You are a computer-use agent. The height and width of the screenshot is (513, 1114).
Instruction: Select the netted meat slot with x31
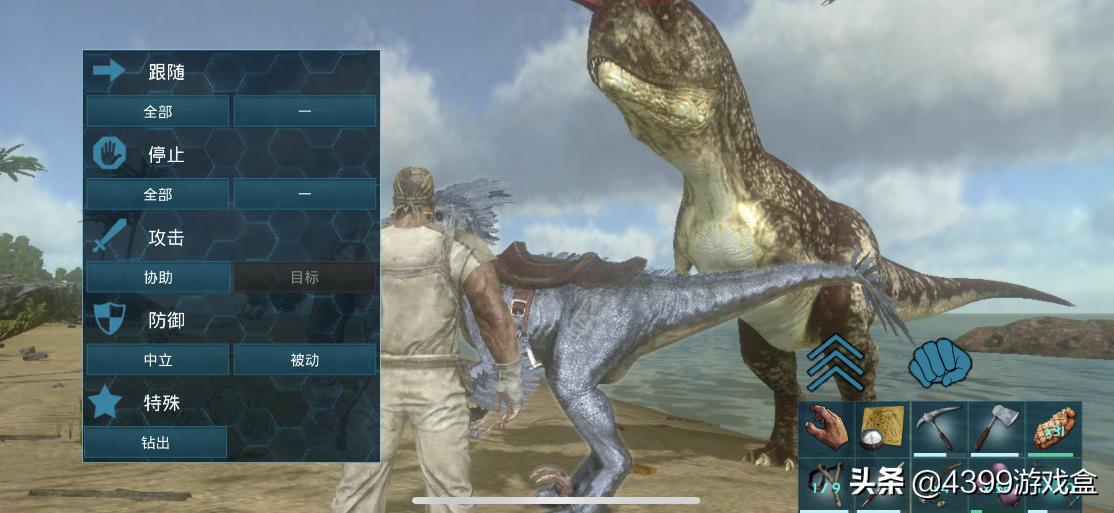click(1052, 428)
